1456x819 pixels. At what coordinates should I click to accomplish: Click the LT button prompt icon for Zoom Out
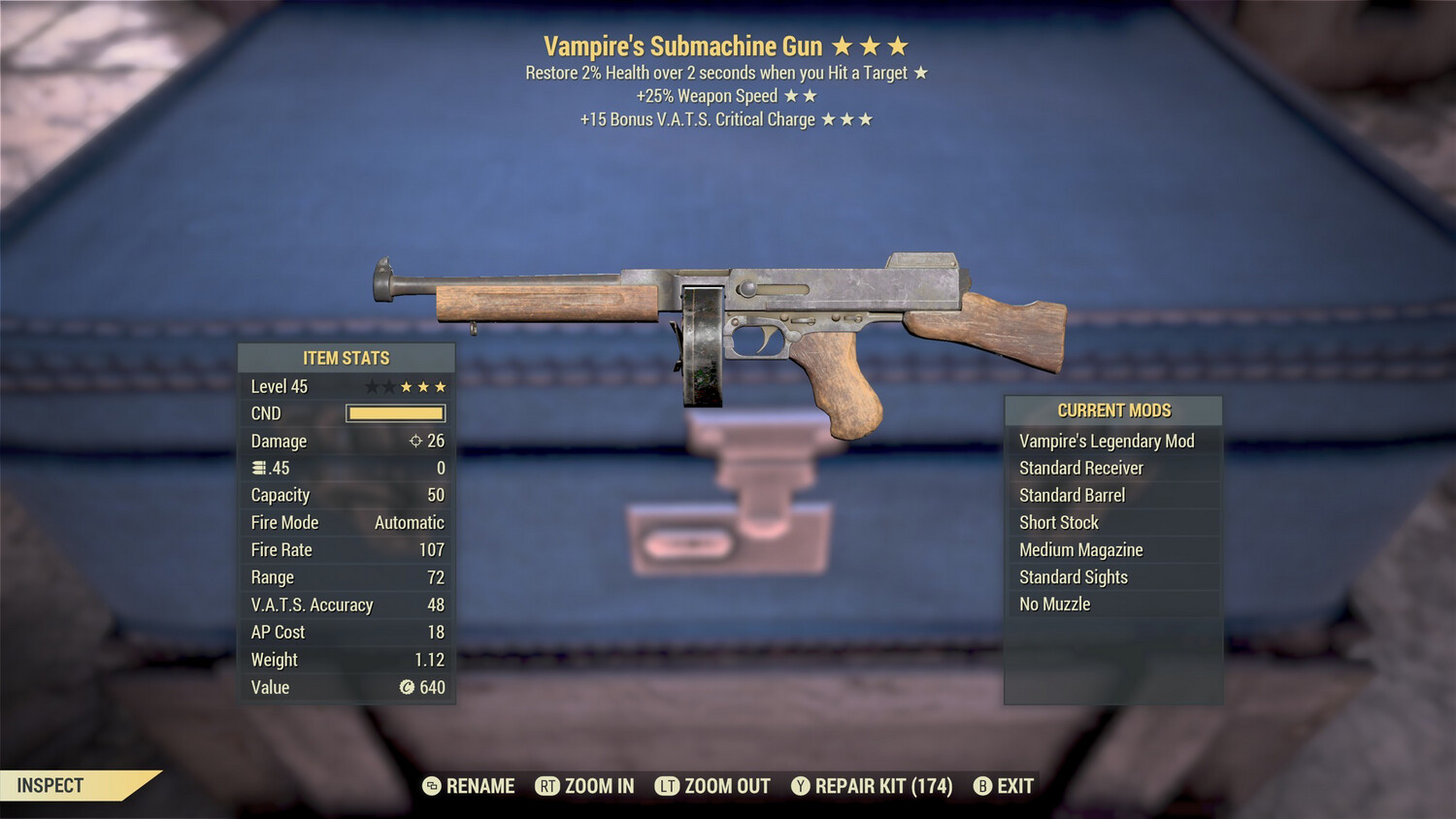[667, 786]
